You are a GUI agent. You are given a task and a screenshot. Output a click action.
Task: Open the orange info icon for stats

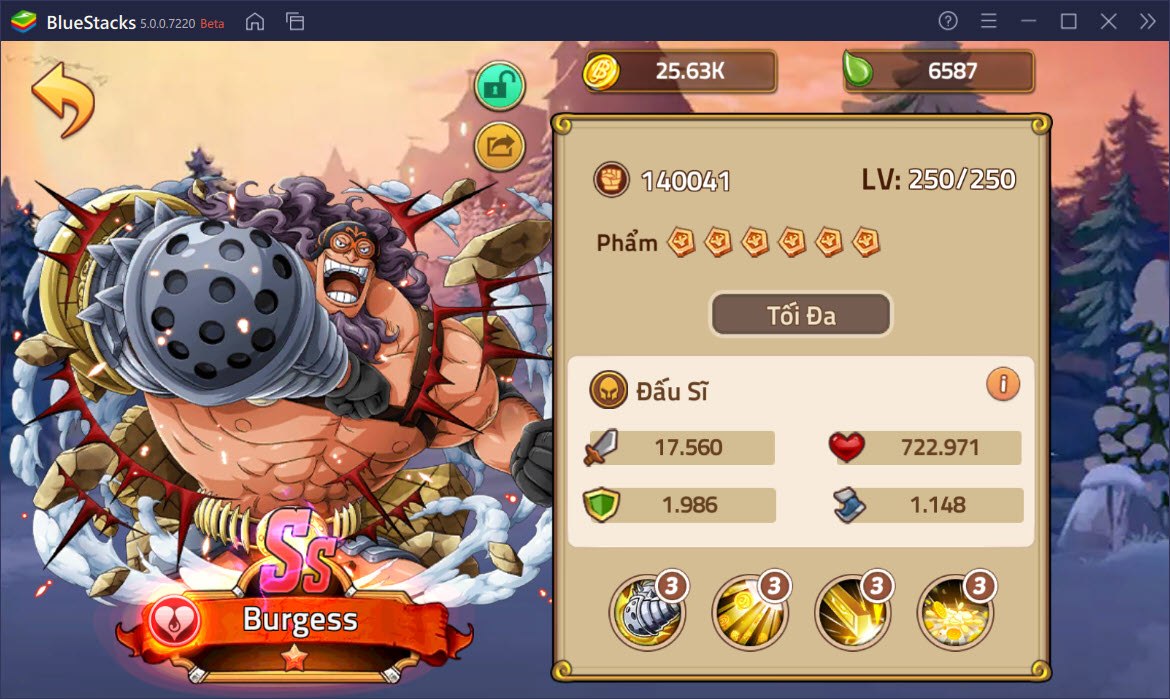point(1002,383)
